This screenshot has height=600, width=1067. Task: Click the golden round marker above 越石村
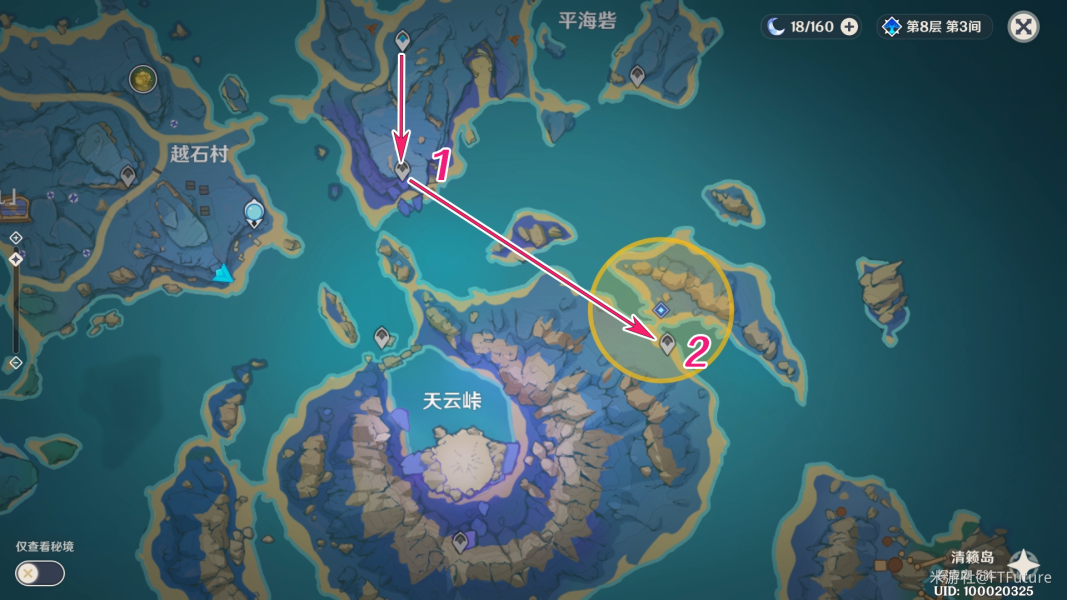point(143,77)
